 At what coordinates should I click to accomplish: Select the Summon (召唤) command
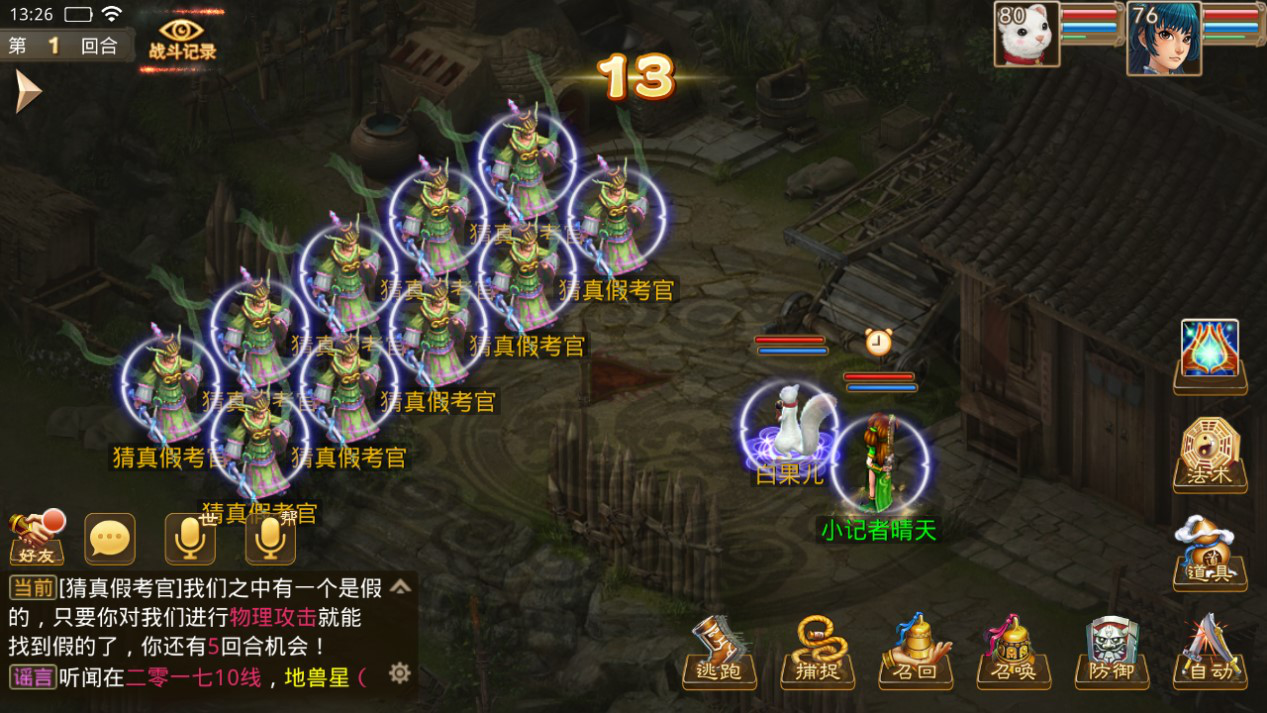[1013, 654]
